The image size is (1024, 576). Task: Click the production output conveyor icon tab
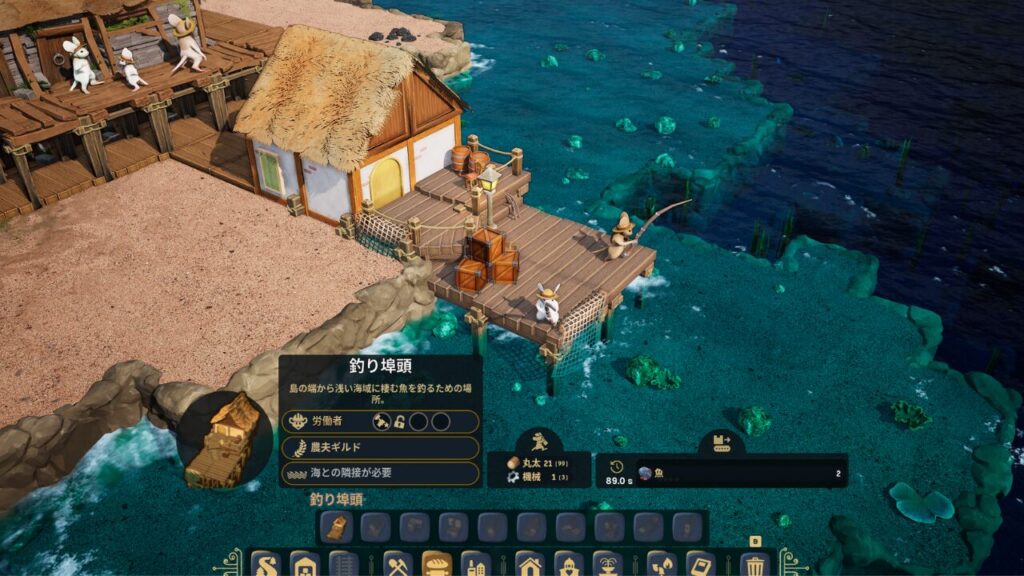(x=722, y=441)
